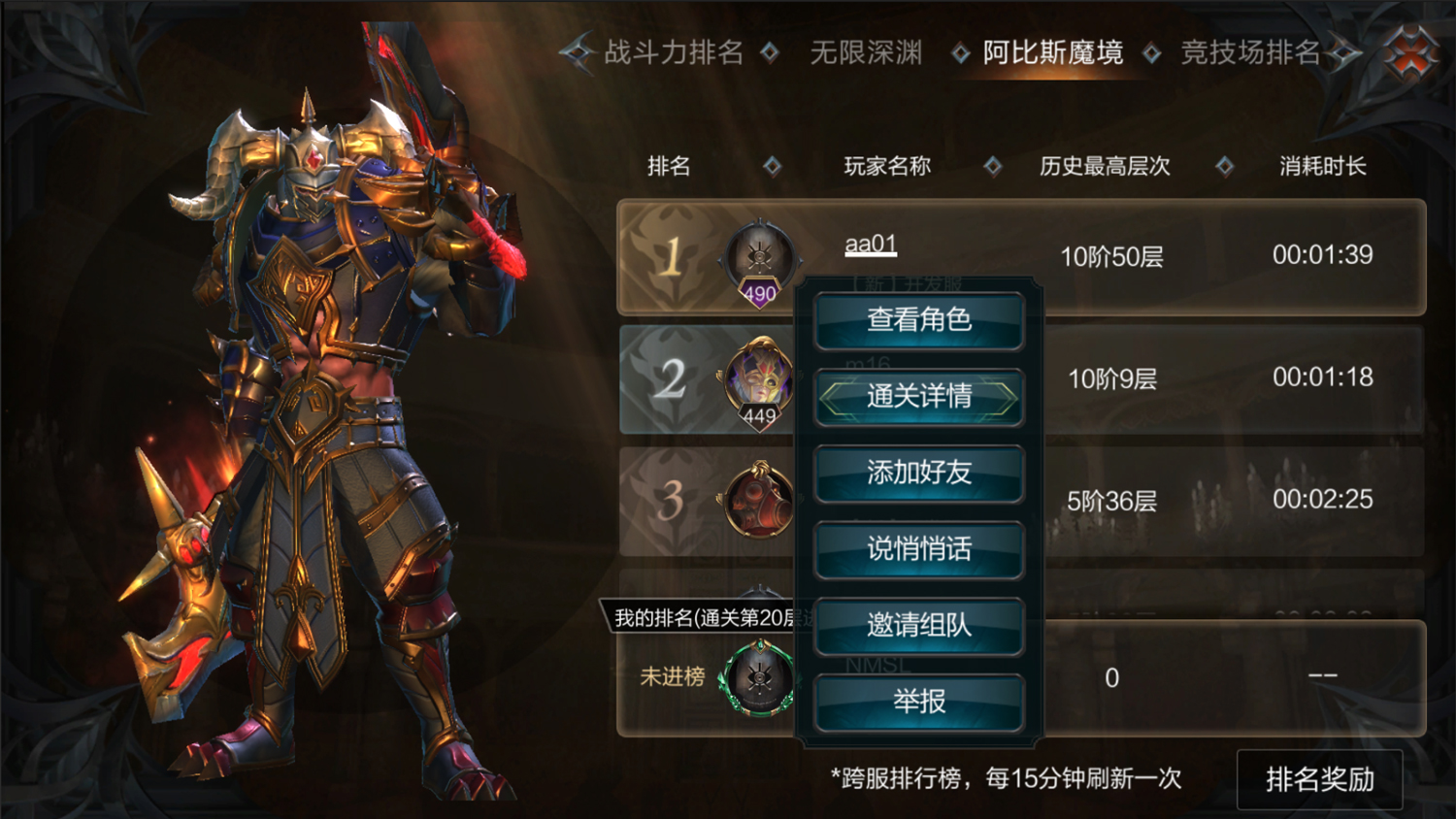
Task: Choose 说悄悄话 to whisper the player
Action: pos(918,550)
